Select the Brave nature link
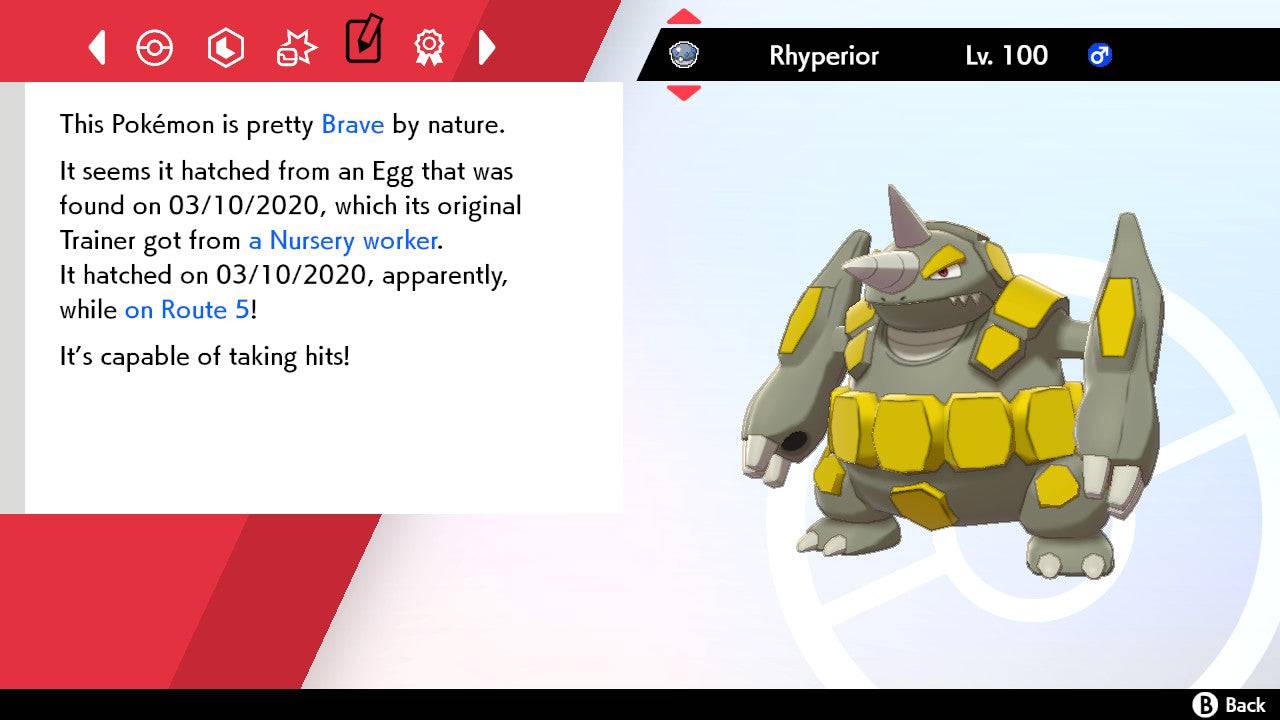The width and height of the screenshot is (1280, 720). tap(351, 124)
